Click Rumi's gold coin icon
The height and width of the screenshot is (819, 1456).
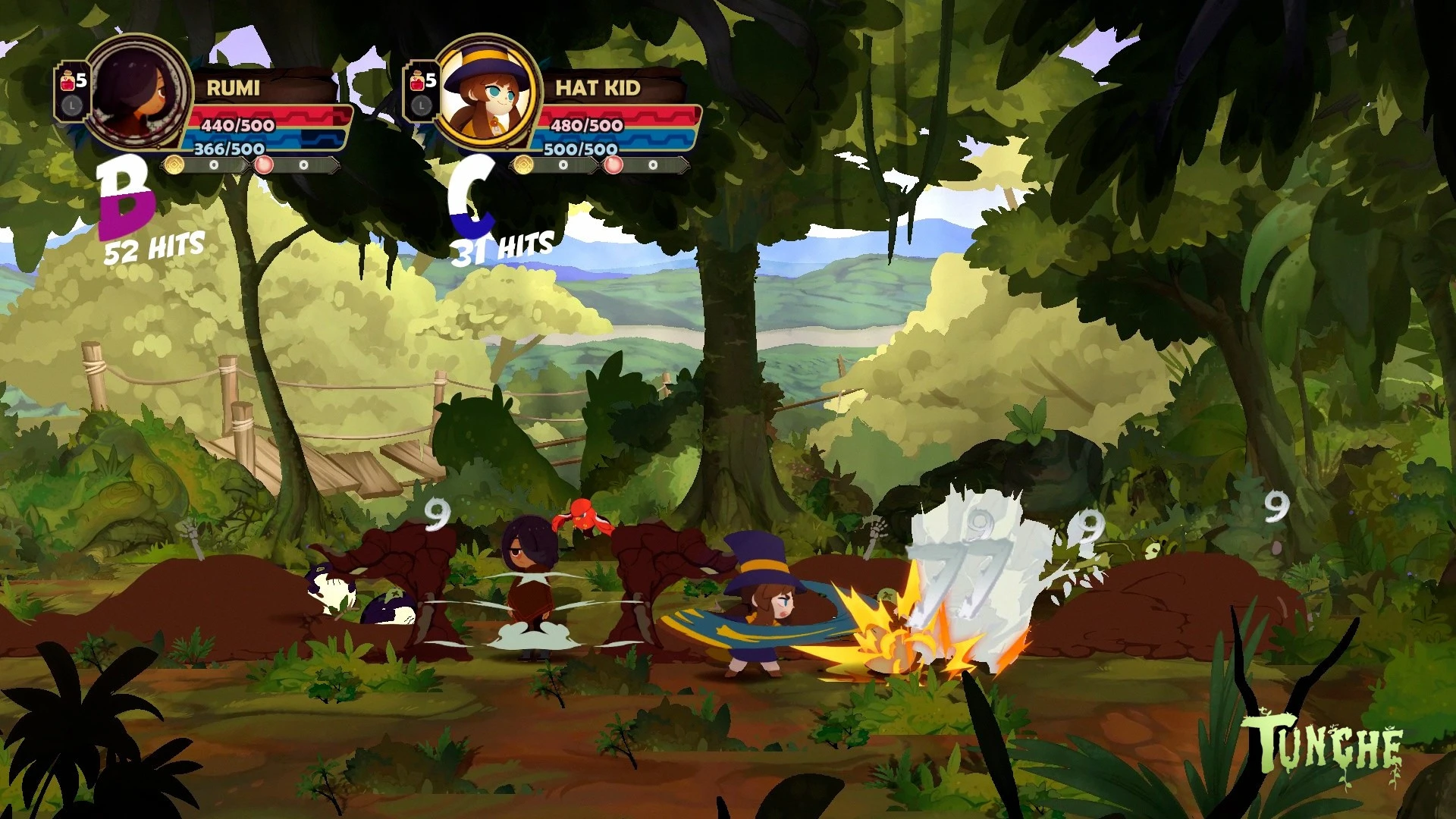(x=175, y=165)
